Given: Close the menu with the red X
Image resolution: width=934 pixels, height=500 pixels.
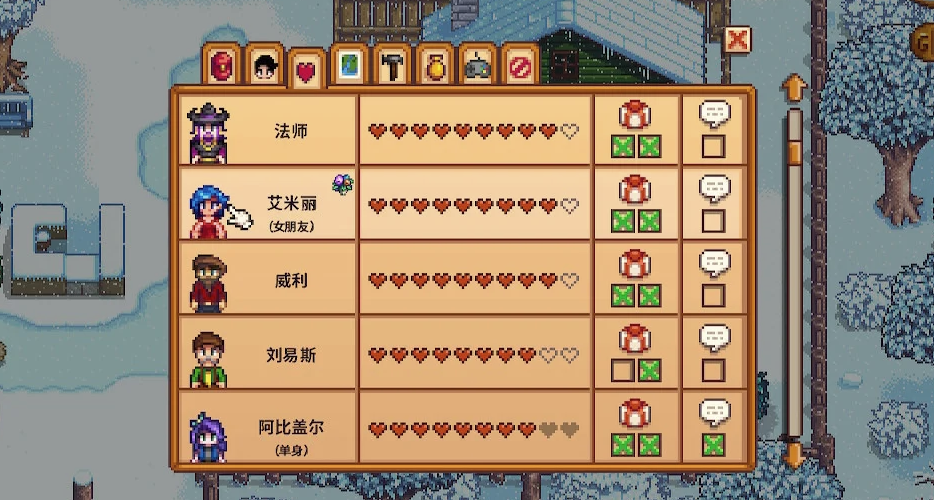Looking at the screenshot, I should click(x=737, y=40).
